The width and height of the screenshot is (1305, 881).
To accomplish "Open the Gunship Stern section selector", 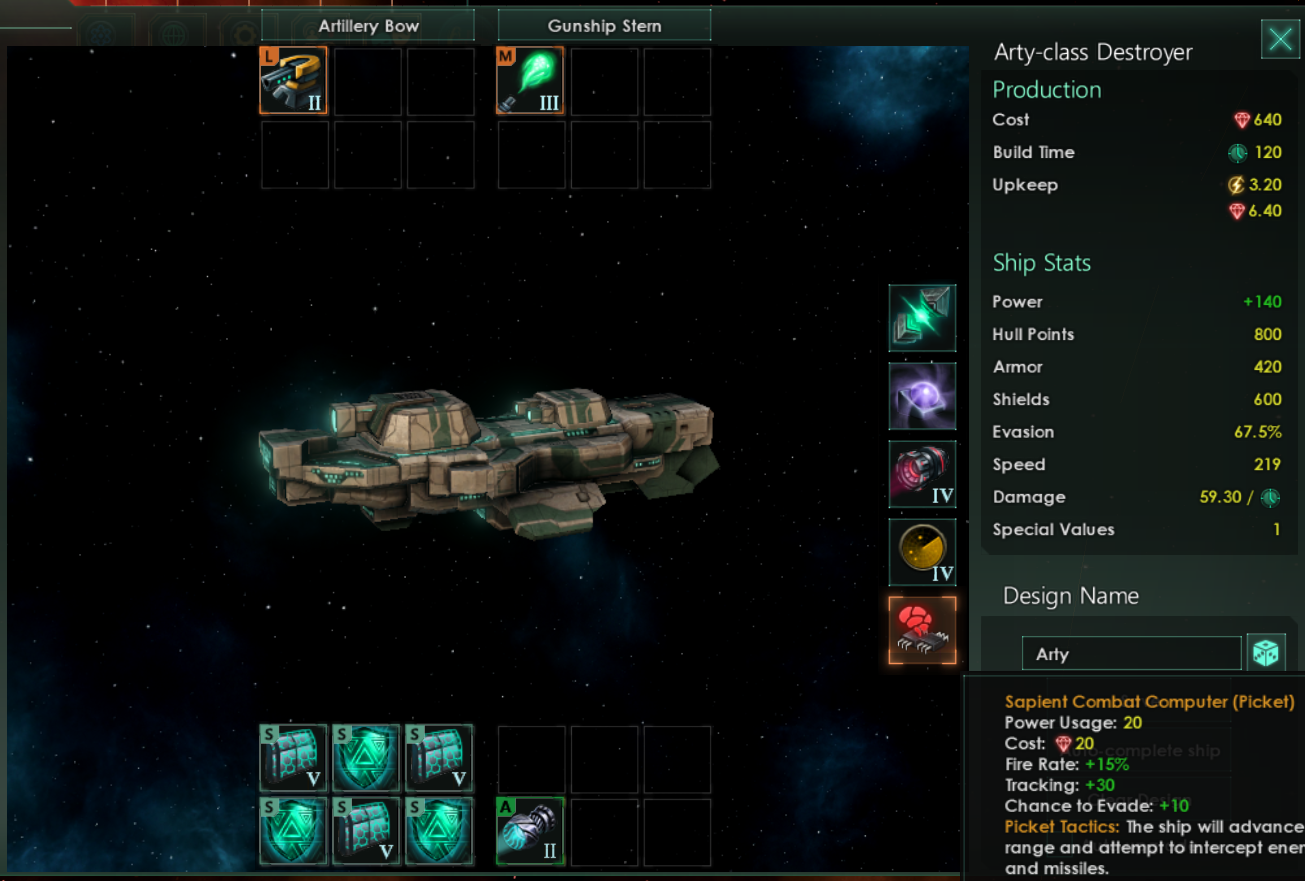I will [604, 26].
